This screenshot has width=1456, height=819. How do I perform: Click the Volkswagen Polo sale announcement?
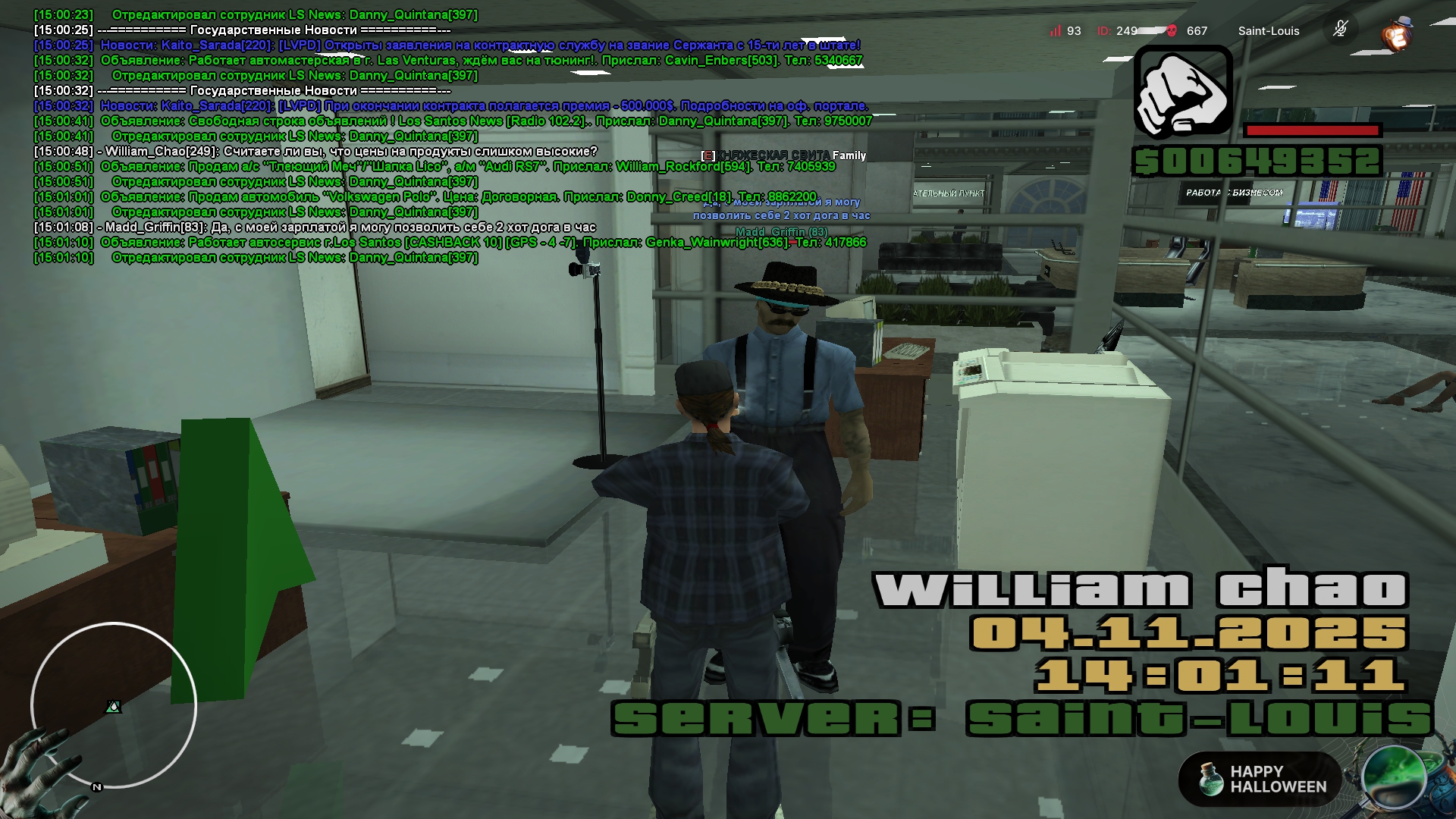pyautogui.click(x=458, y=197)
